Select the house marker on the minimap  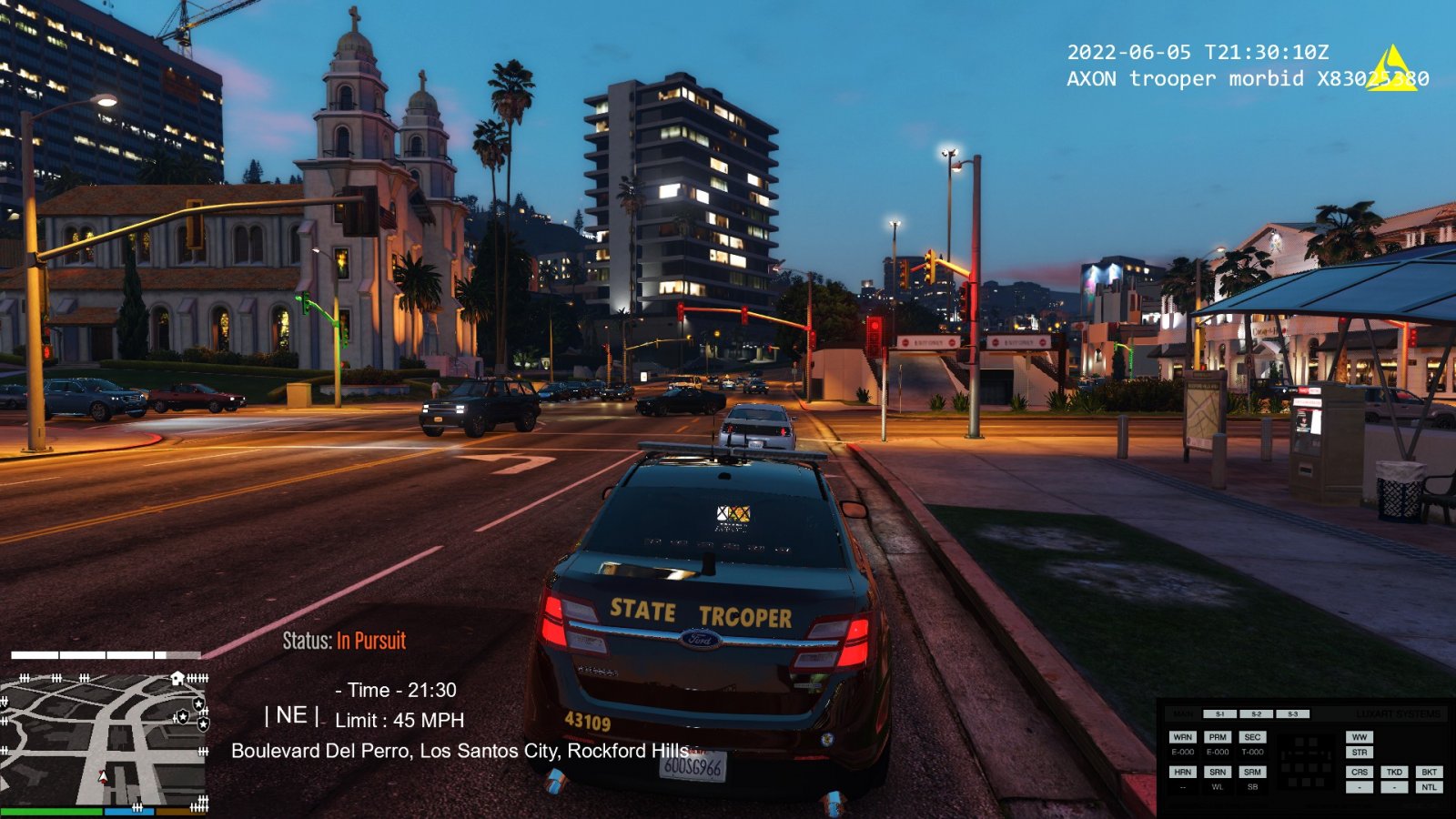click(x=177, y=678)
